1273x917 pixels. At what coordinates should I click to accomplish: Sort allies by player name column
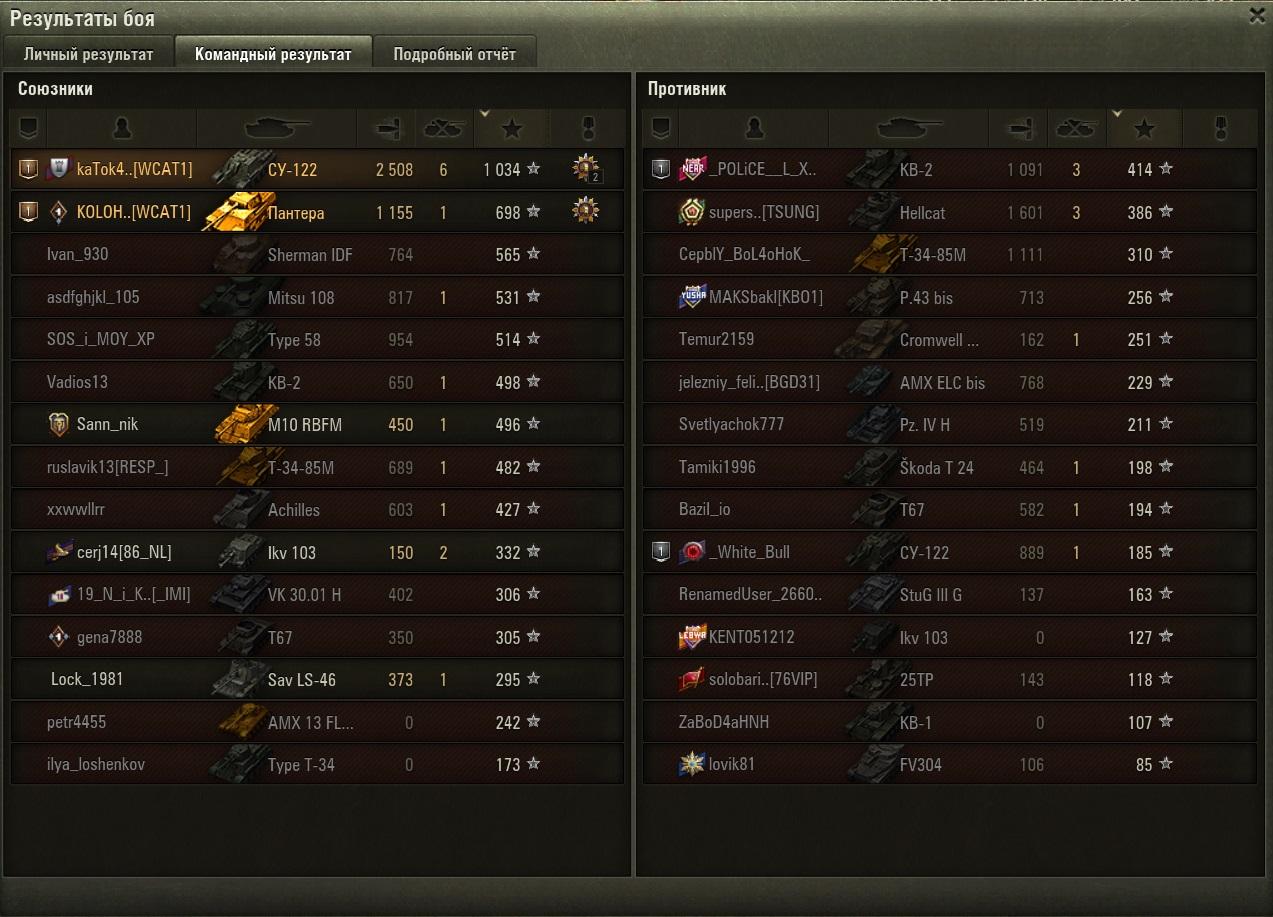(122, 128)
